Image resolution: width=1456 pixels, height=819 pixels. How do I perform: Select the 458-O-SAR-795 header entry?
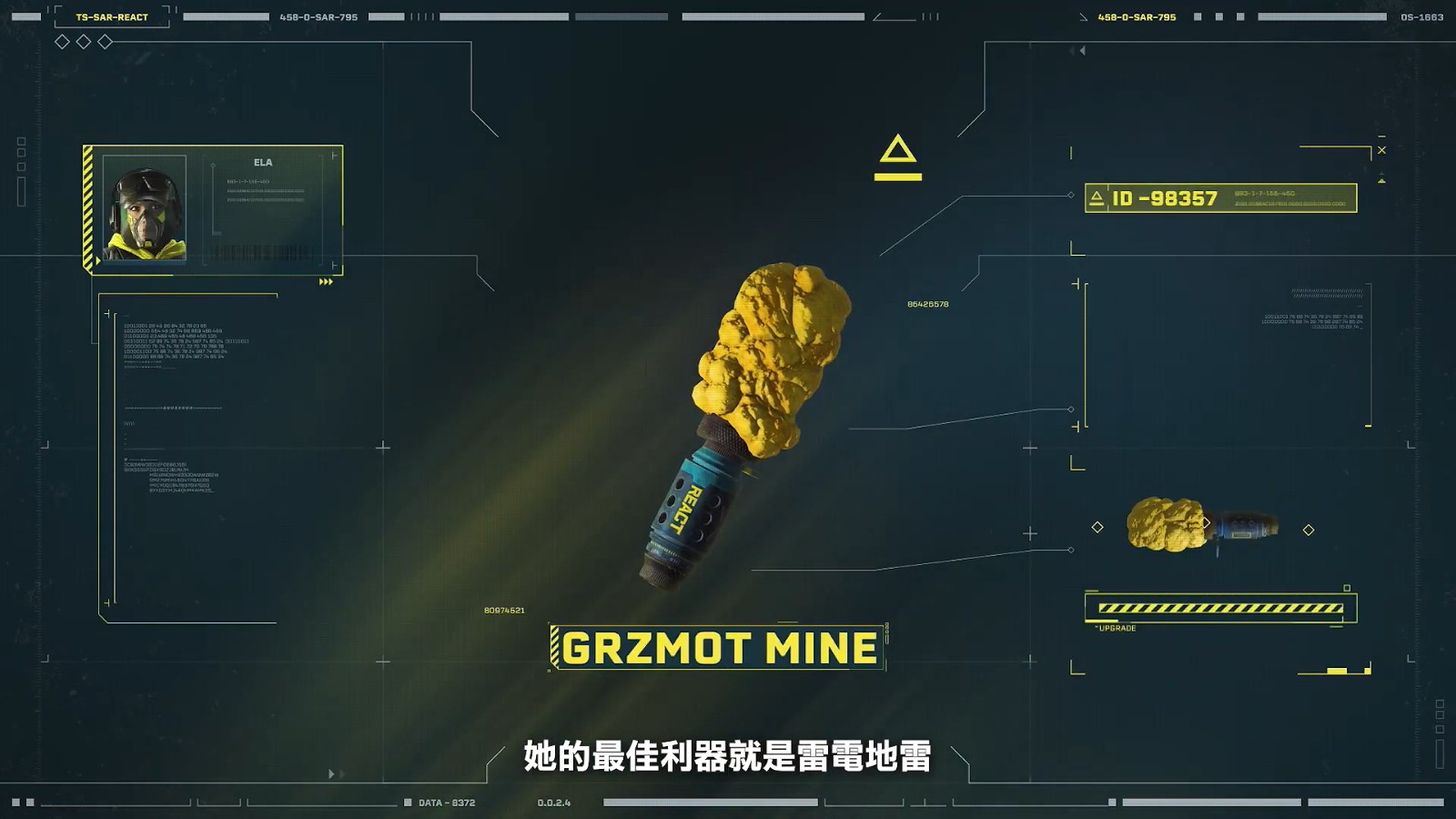coord(1137,16)
